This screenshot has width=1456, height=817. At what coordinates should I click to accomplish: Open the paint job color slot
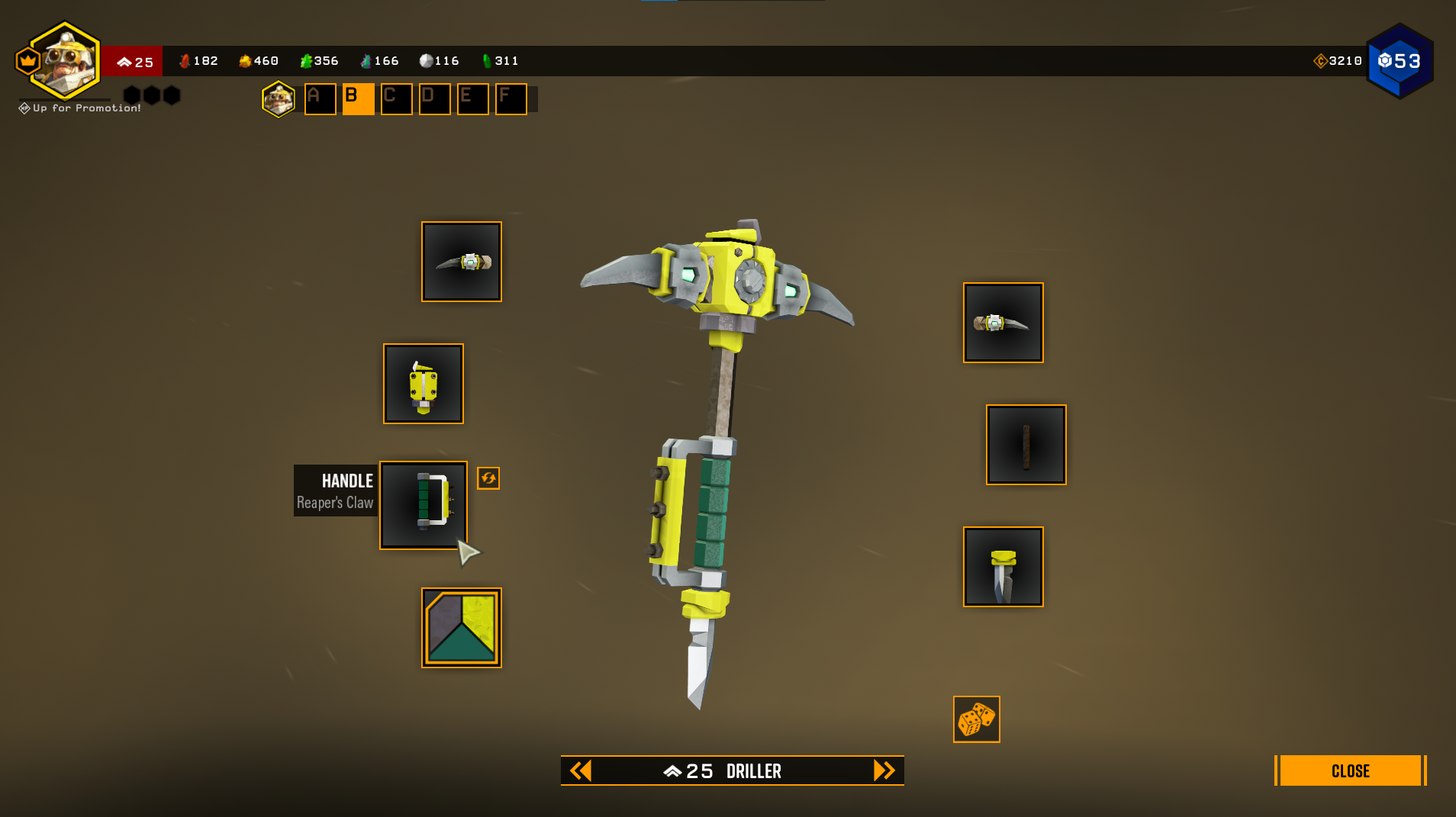462,627
